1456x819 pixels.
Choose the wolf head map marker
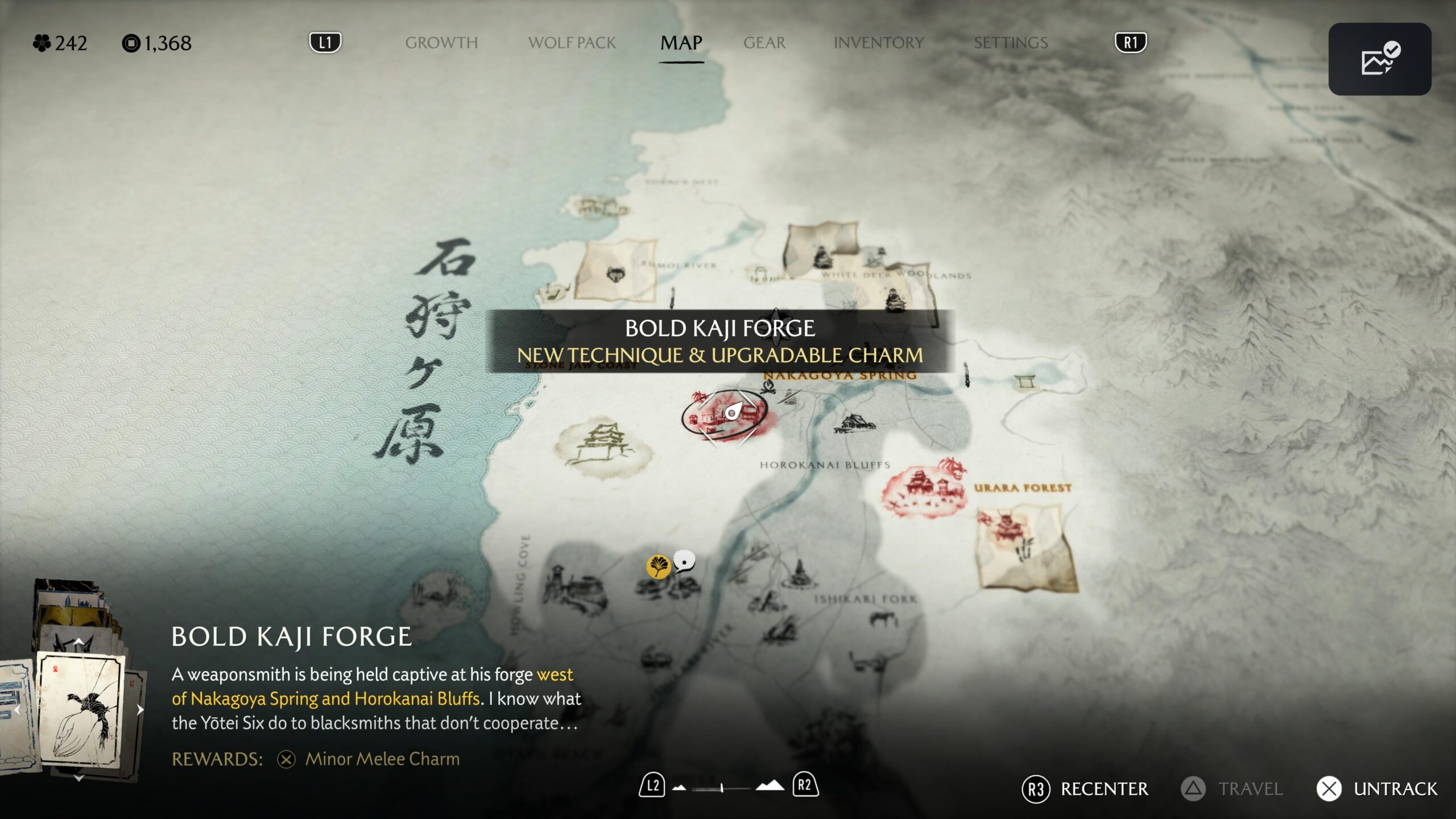coord(615,275)
